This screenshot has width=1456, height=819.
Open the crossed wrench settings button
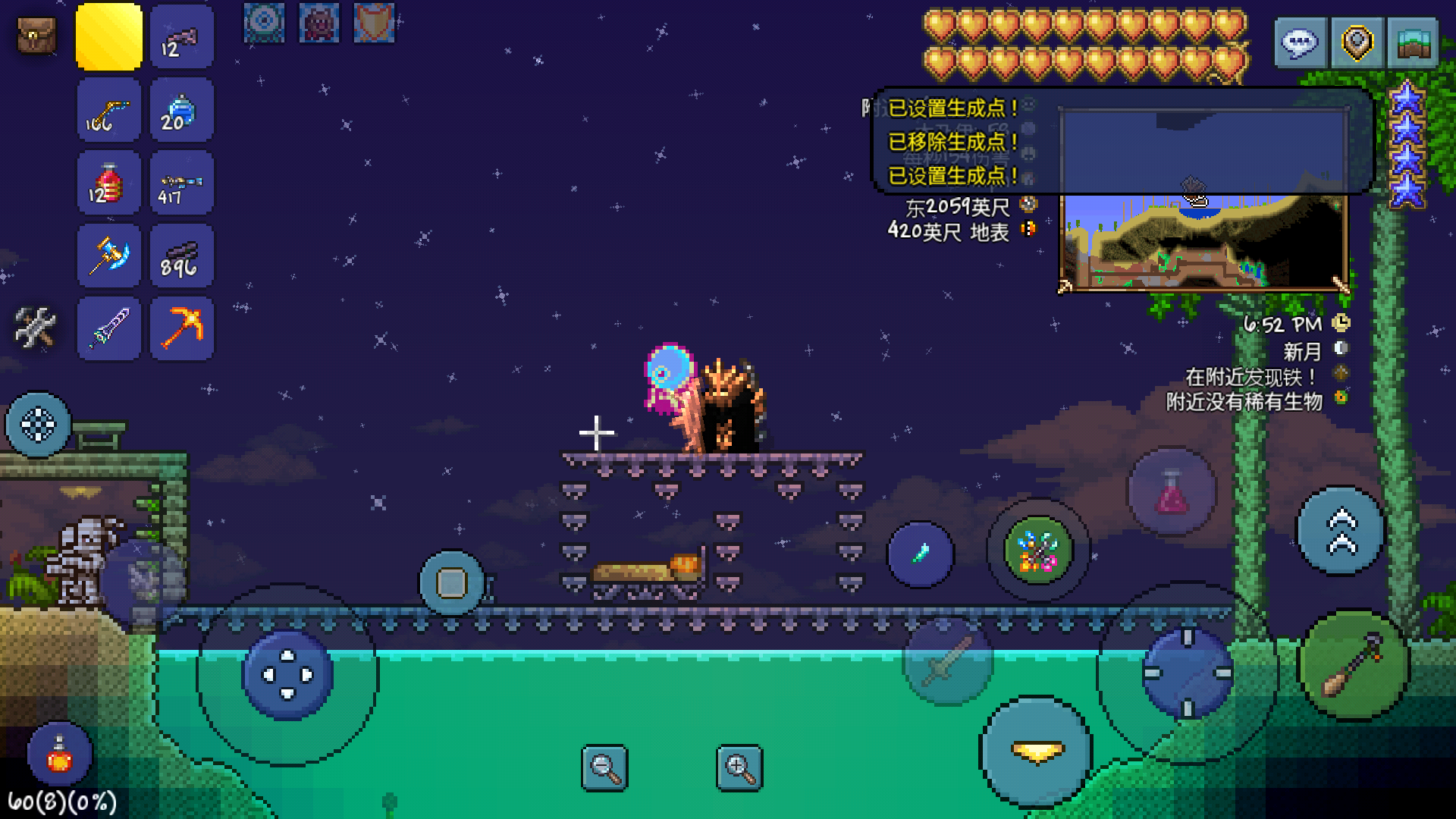point(35,328)
